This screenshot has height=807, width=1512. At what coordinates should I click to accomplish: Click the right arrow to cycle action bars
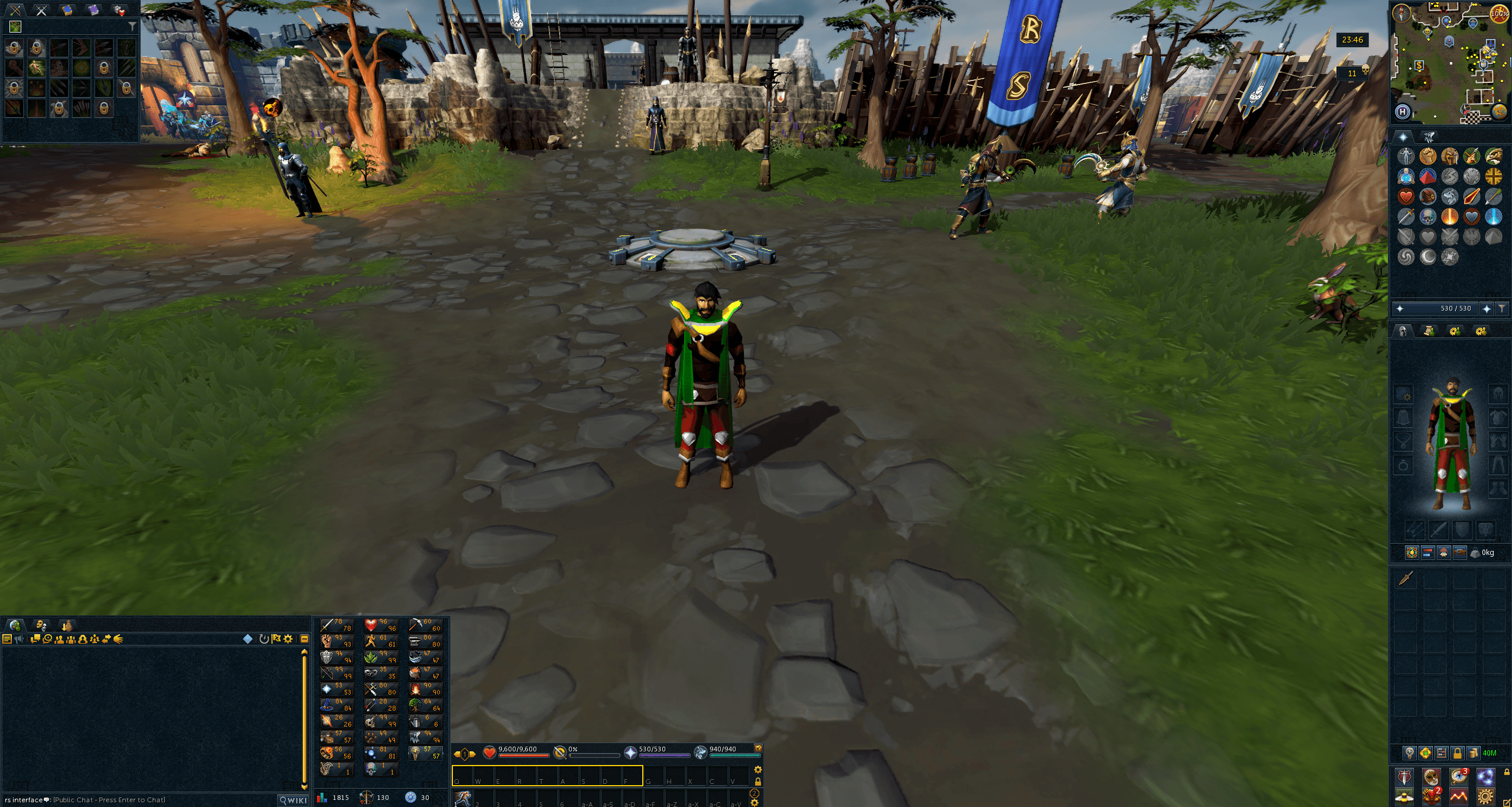point(472,754)
